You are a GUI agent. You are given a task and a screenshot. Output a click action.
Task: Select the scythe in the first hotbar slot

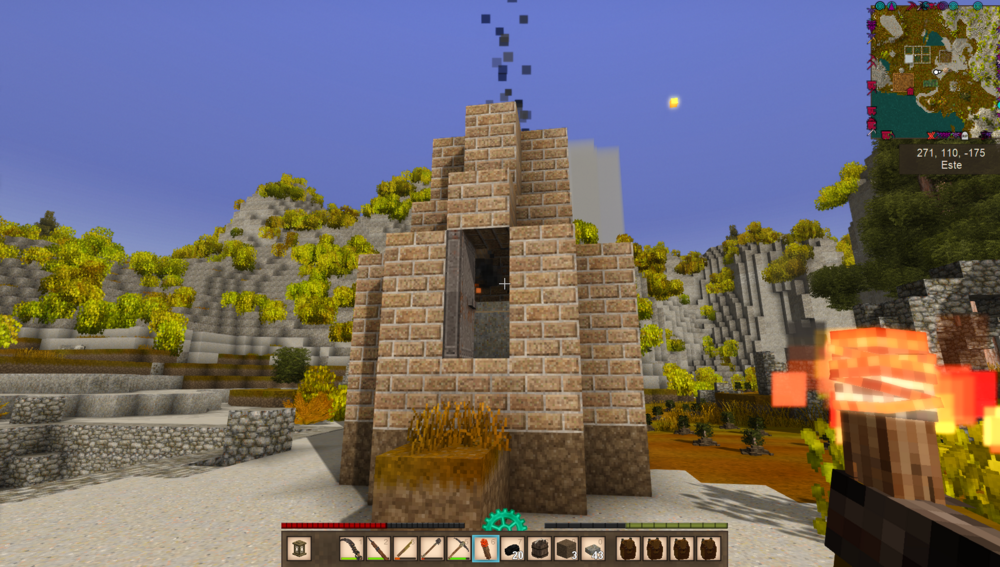351,548
